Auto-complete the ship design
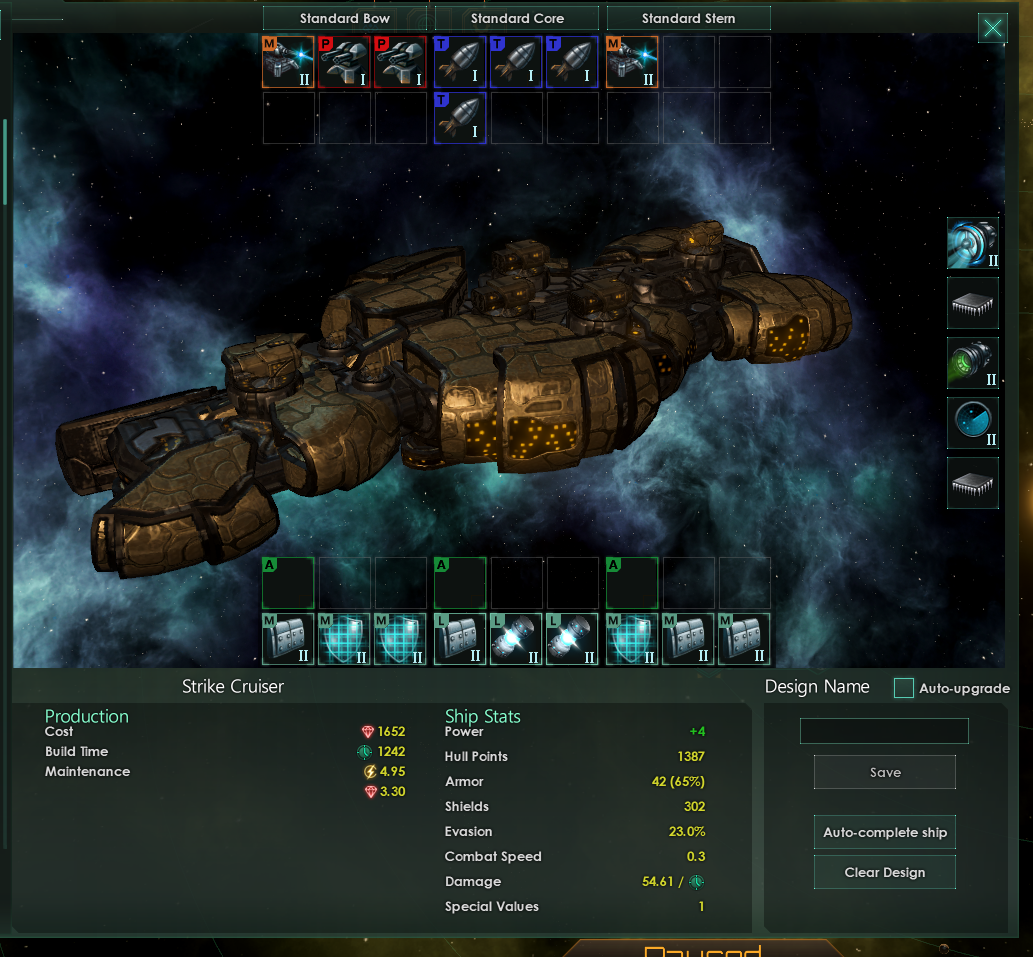Screen dimensions: 1033x957 coord(884,832)
